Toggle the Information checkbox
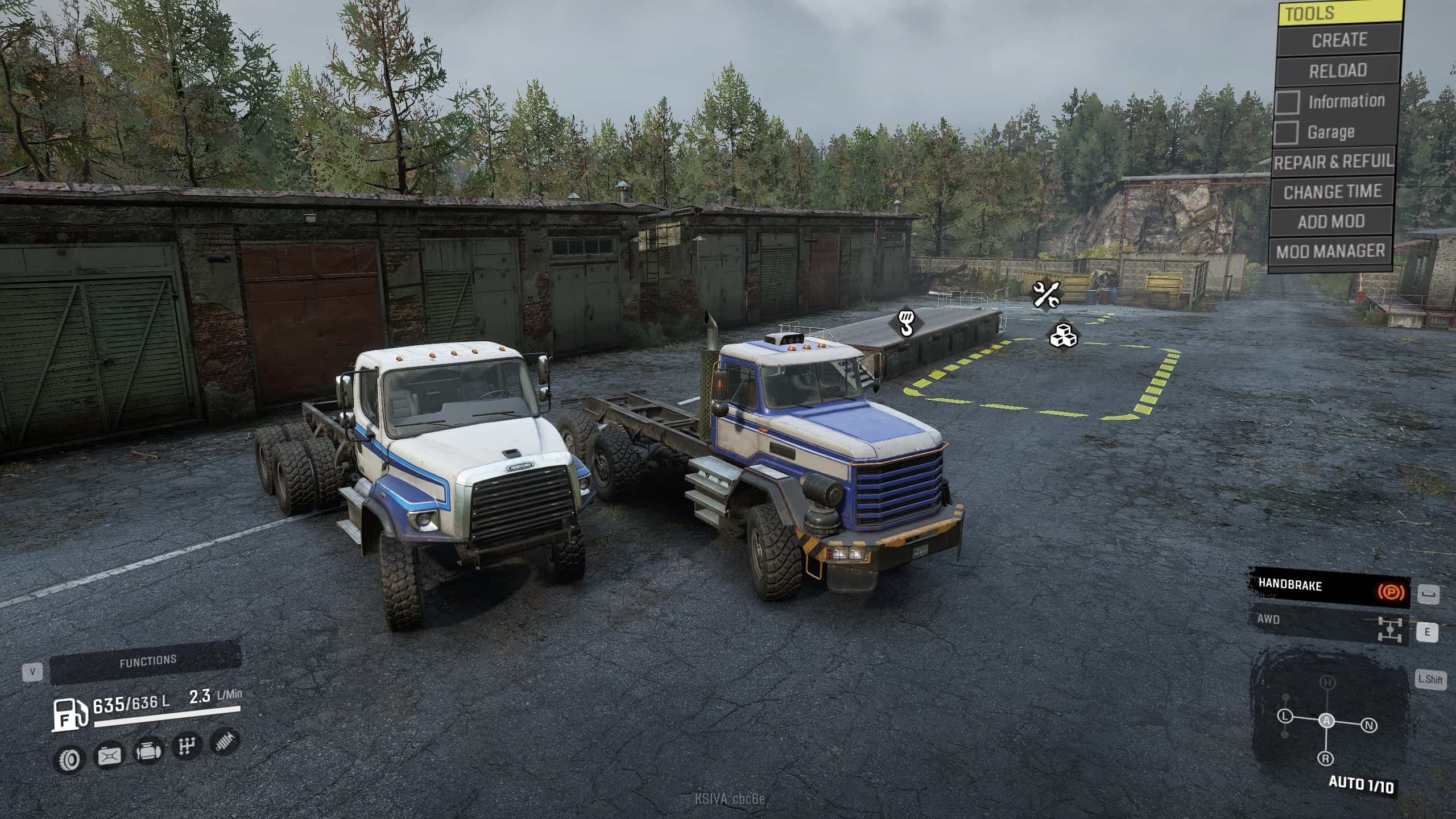The height and width of the screenshot is (819, 1456). [1288, 102]
